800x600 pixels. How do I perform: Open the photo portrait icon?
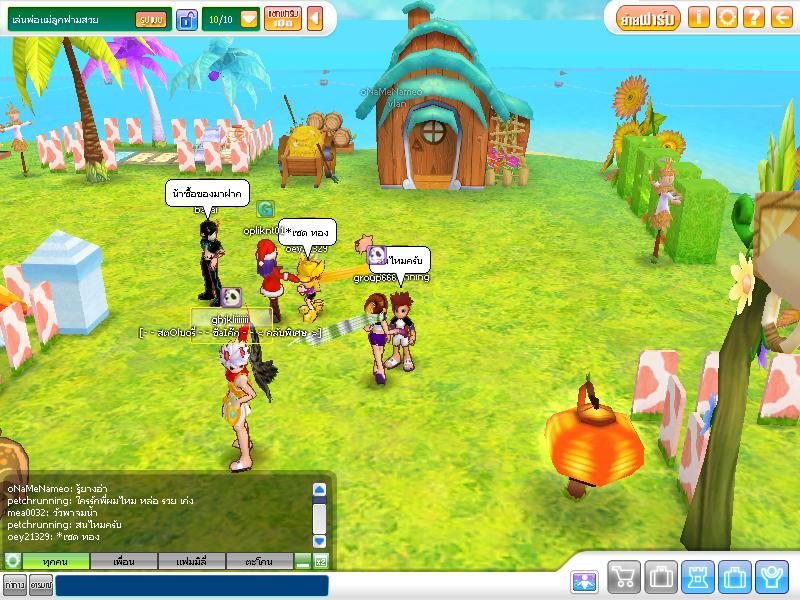click(584, 581)
